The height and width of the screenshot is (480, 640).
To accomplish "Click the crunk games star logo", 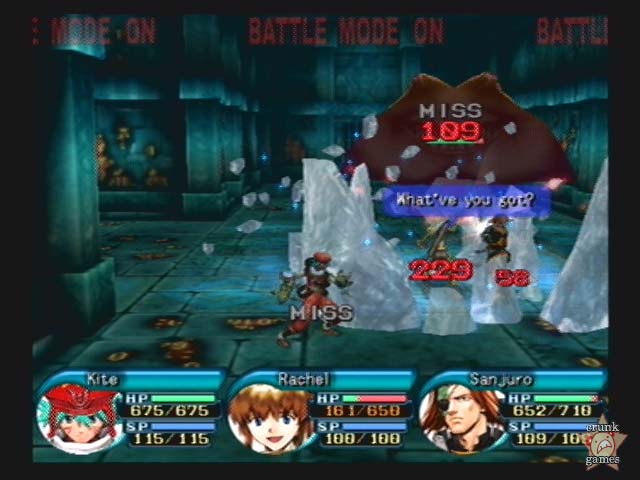I will point(603,442).
